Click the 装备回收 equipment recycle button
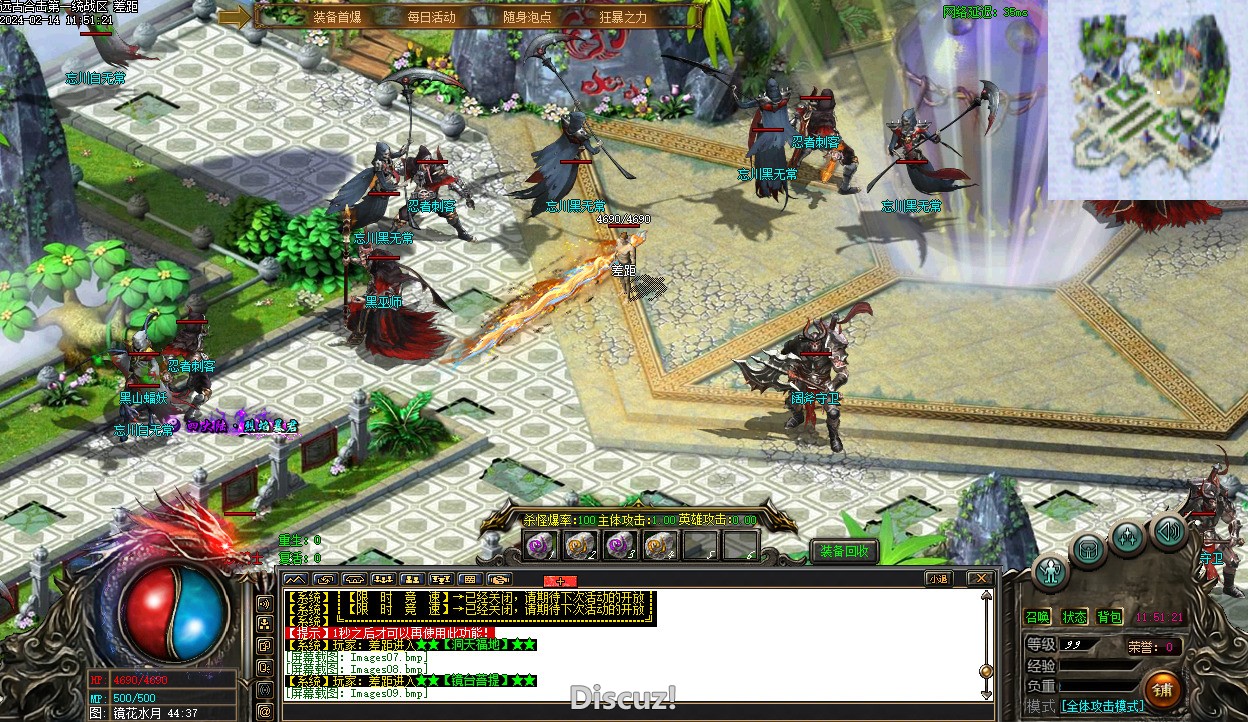Viewport: 1248px width, 722px height. point(845,551)
